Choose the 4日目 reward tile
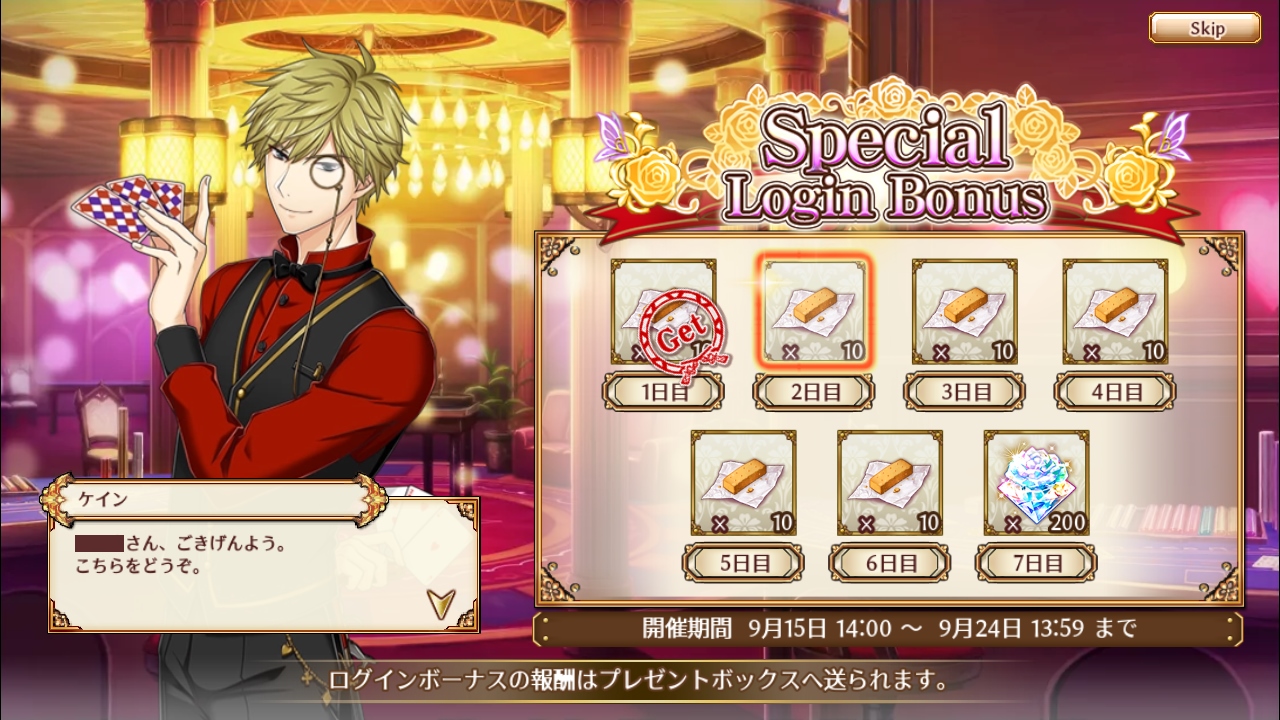This screenshot has width=1280, height=720. (1115, 311)
